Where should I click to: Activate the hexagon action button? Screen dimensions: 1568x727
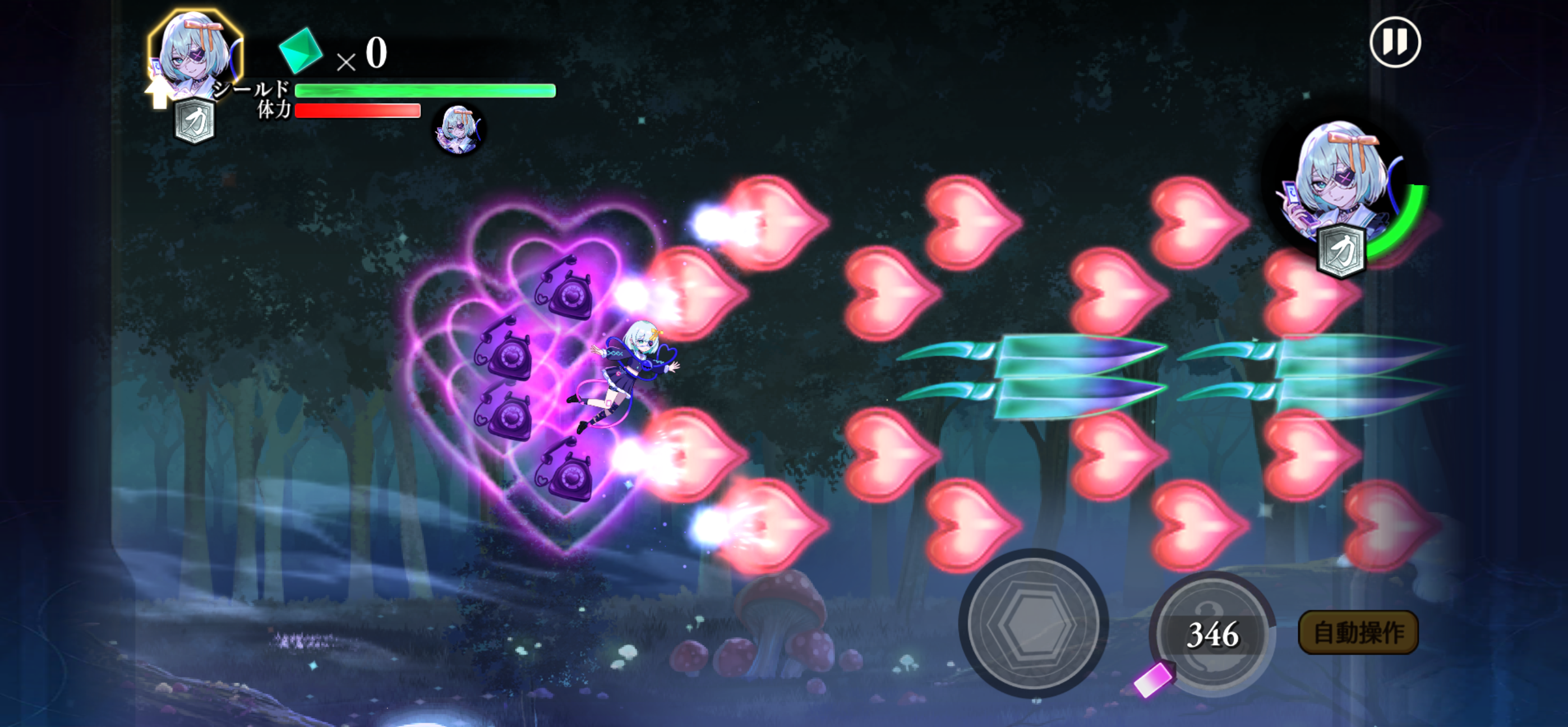pyautogui.click(x=1033, y=623)
